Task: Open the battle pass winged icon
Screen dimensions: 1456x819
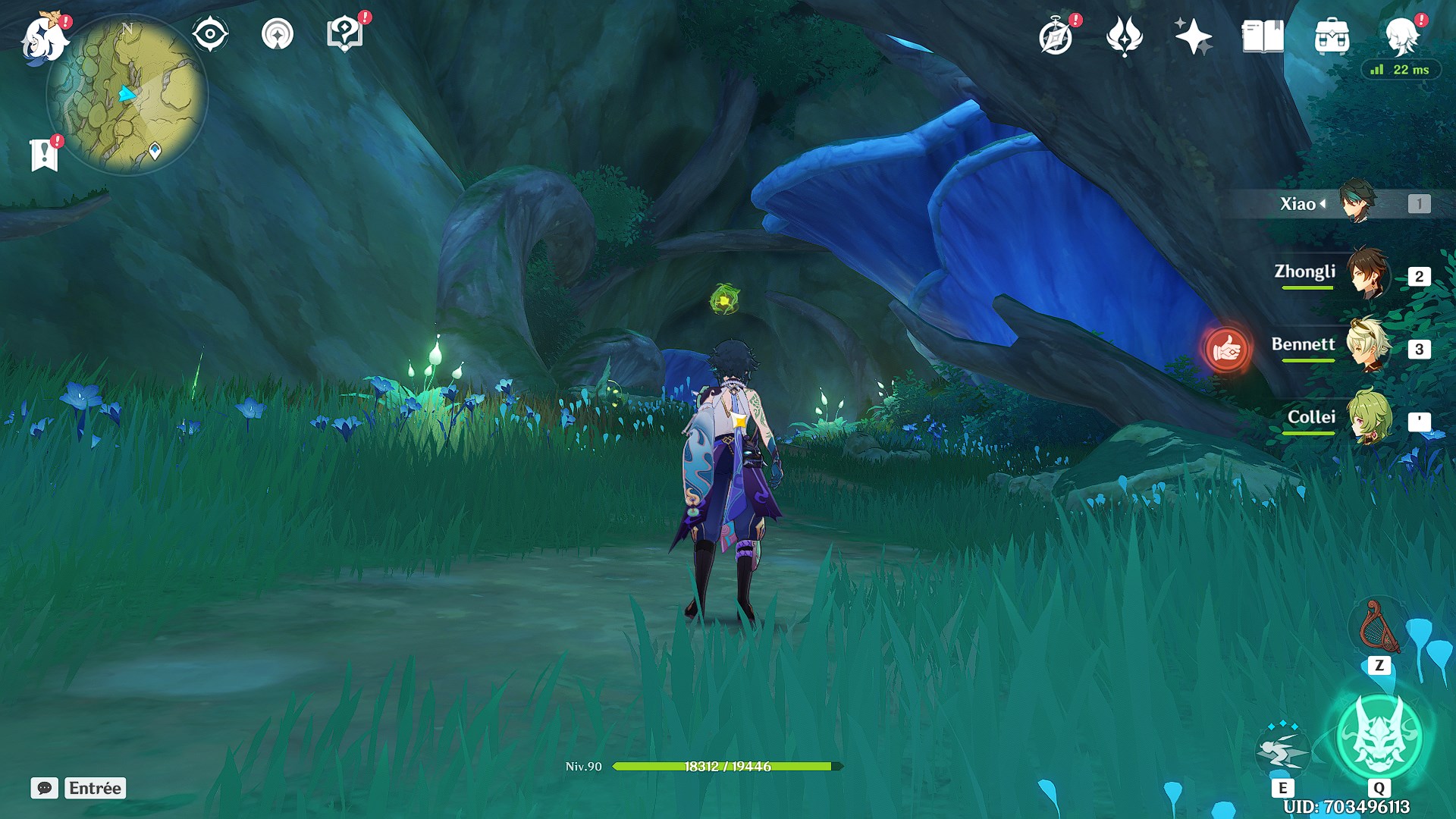Action: pyautogui.click(x=1124, y=36)
